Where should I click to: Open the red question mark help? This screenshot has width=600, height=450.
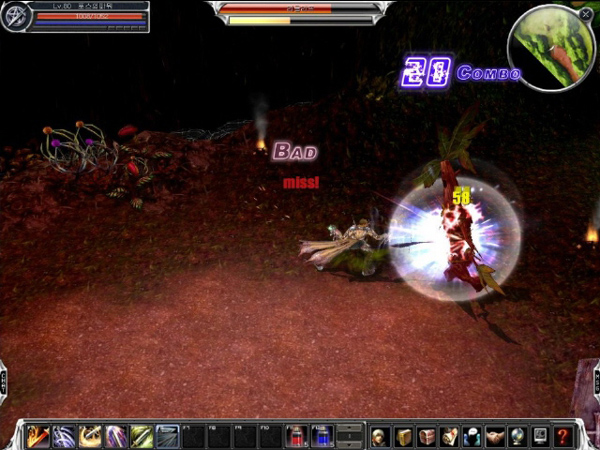[x=564, y=436]
